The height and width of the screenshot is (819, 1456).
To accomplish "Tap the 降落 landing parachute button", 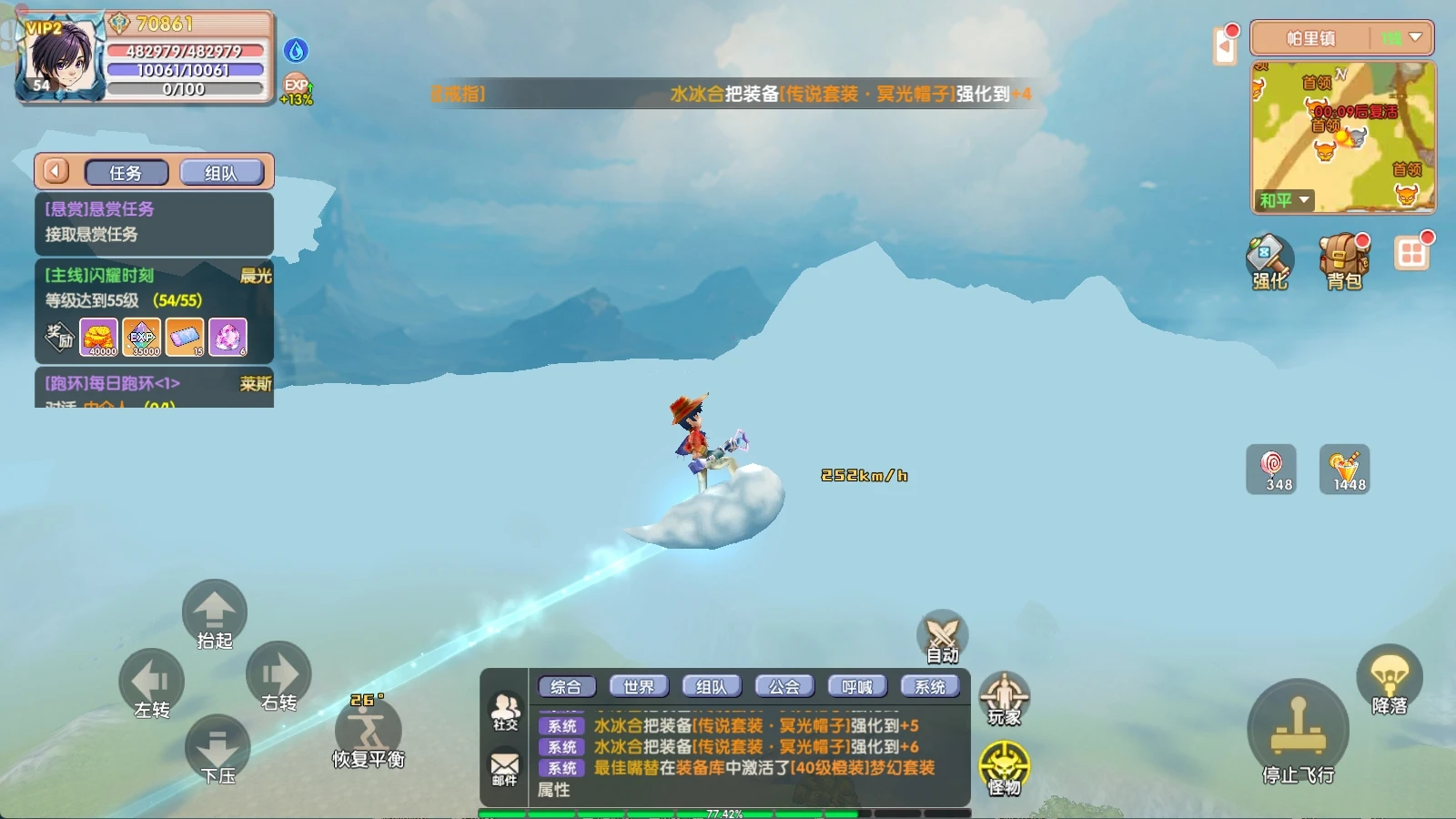I will click(1389, 680).
